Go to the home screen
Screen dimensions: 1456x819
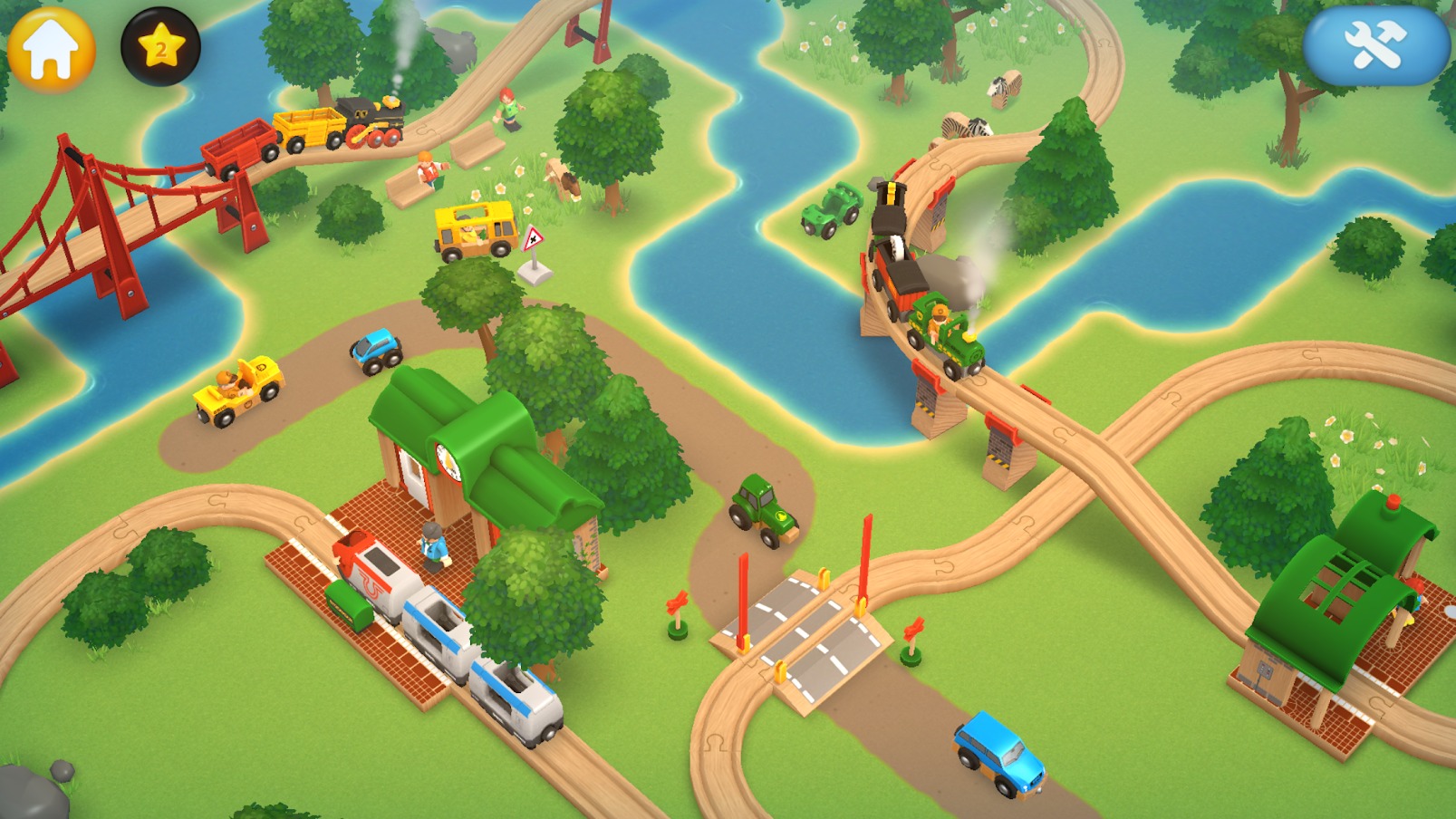(51, 47)
